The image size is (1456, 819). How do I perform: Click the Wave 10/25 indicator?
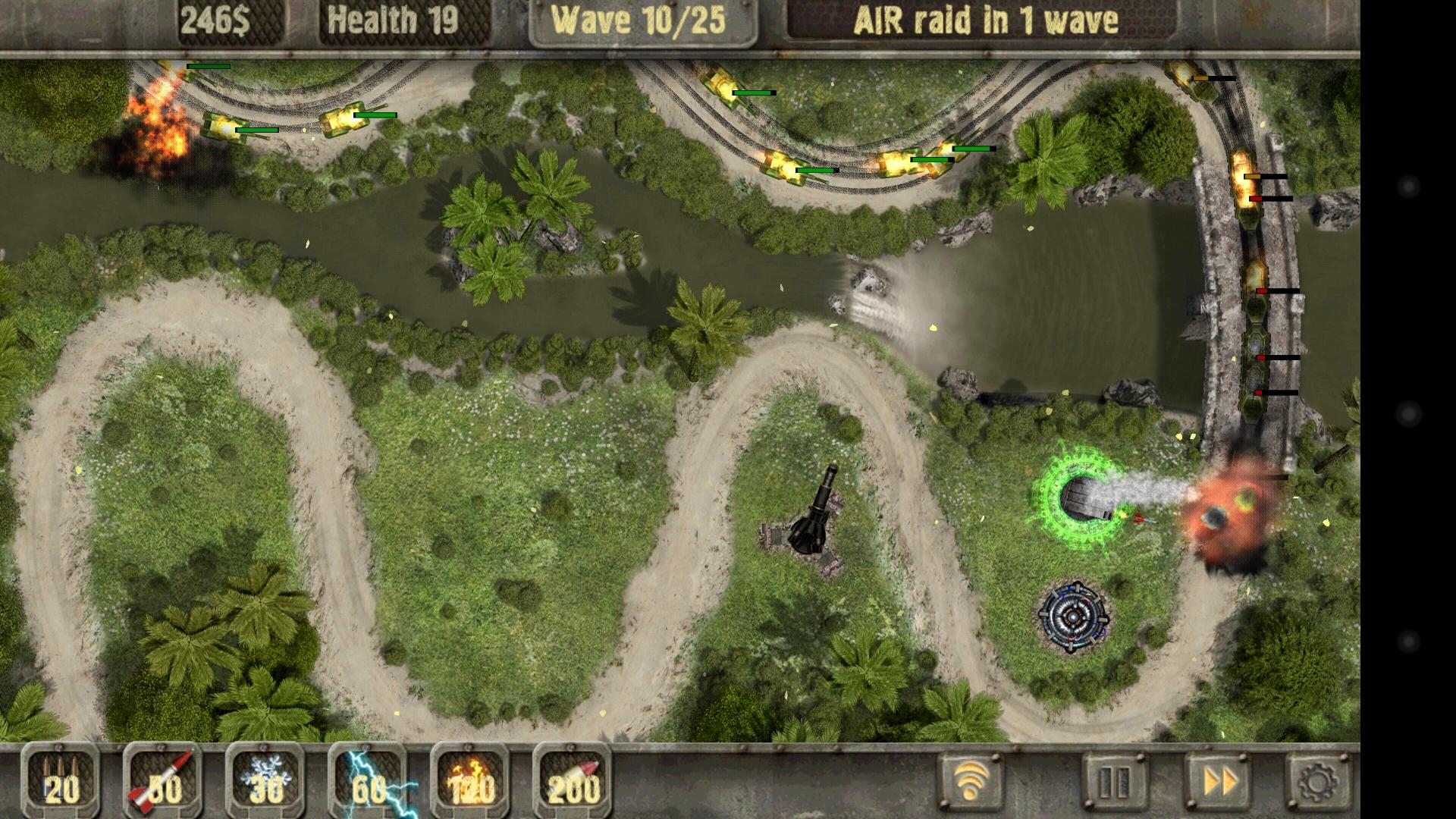point(641,20)
